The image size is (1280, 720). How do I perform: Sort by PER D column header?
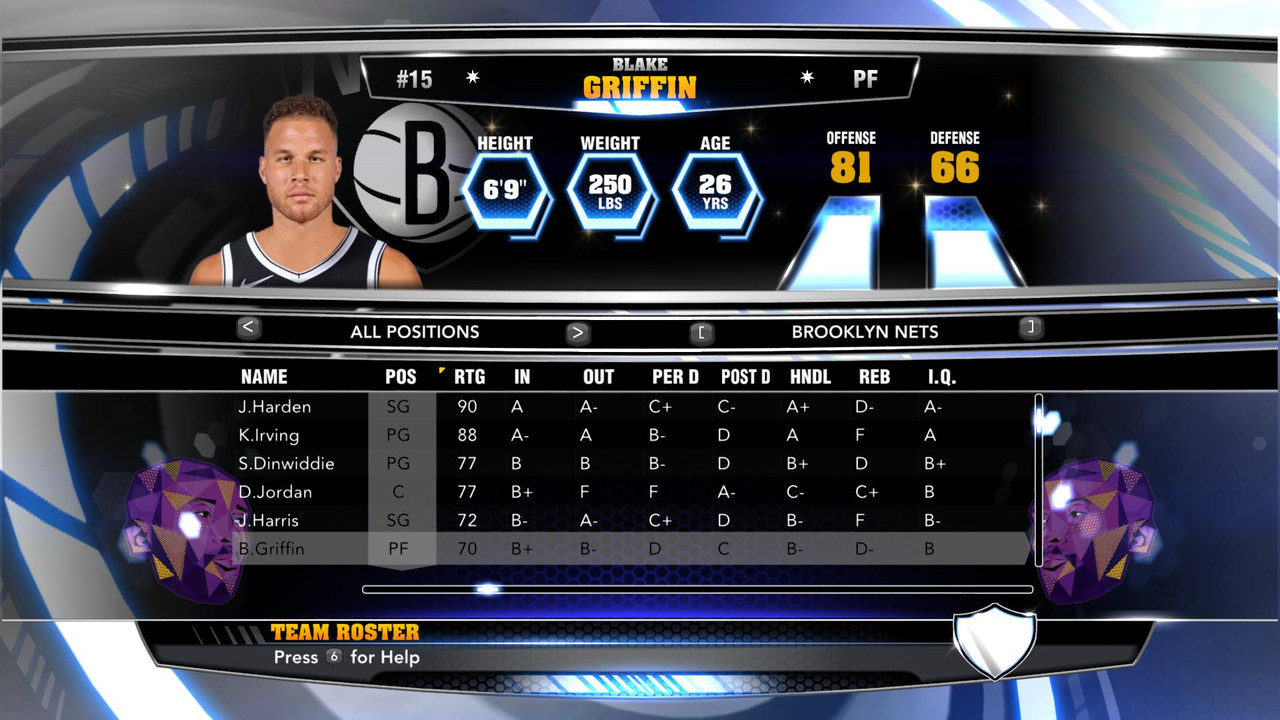coord(675,377)
